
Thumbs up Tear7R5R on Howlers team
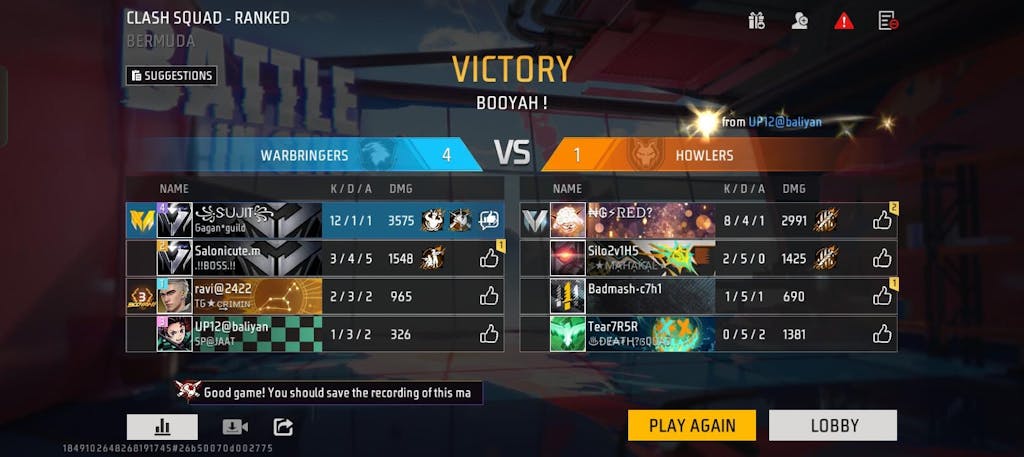882,334
